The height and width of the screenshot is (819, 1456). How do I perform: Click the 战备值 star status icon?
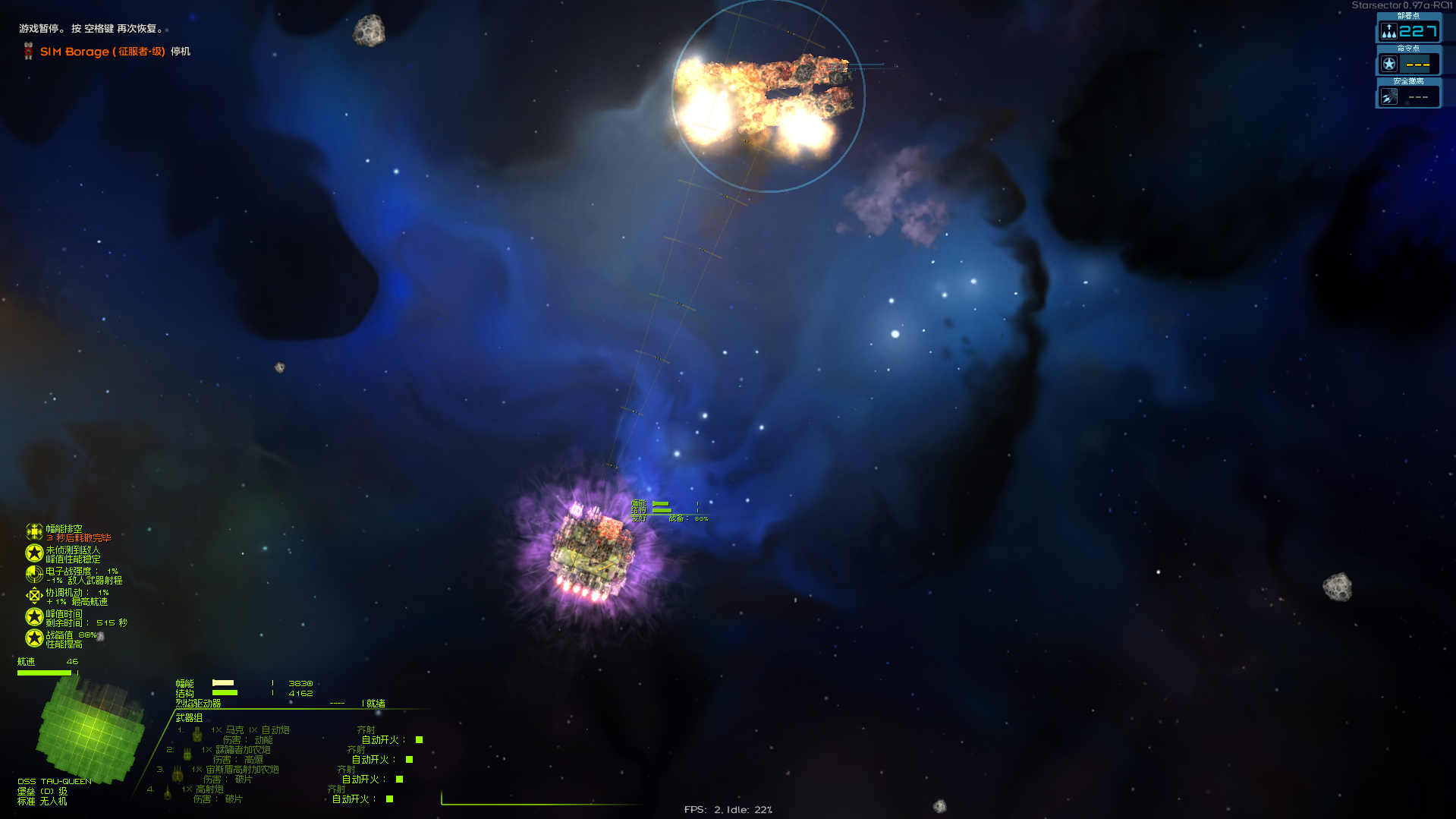pos(34,638)
